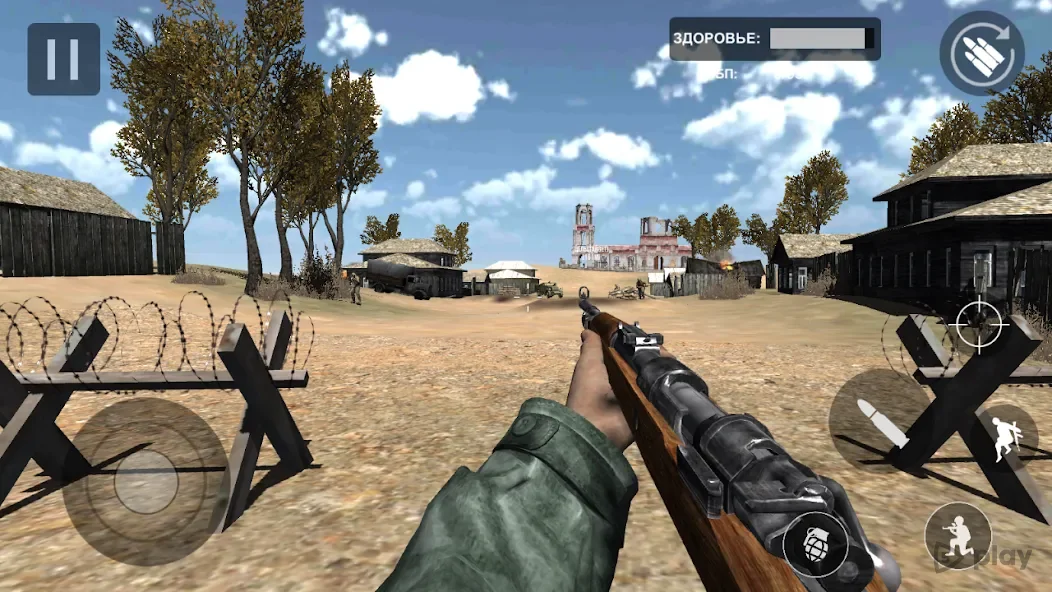Touch the virtual movement joystick
This screenshot has height=592, width=1052.
point(146,482)
